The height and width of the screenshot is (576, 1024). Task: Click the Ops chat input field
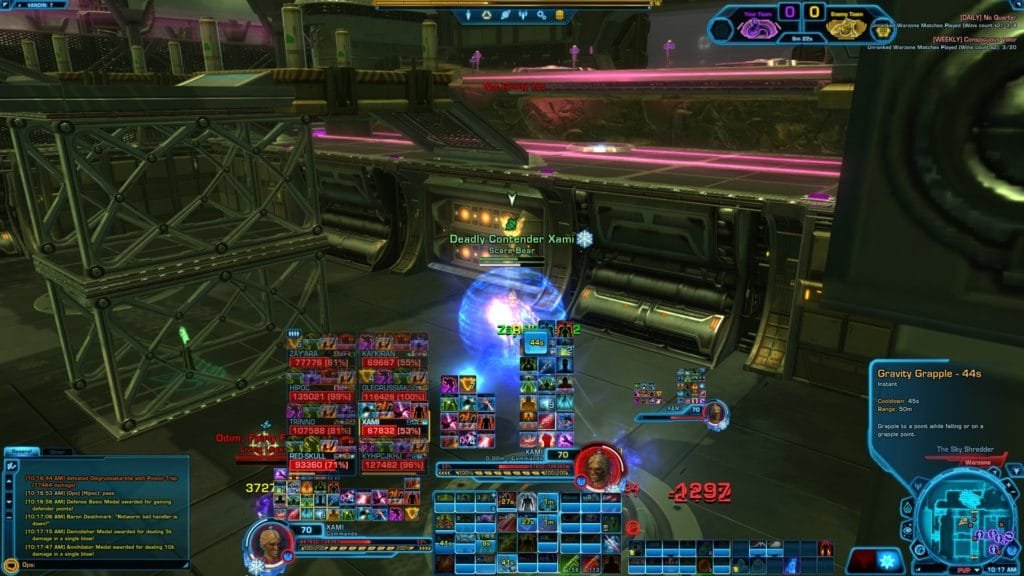pyautogui.click(x=80, y=565)
